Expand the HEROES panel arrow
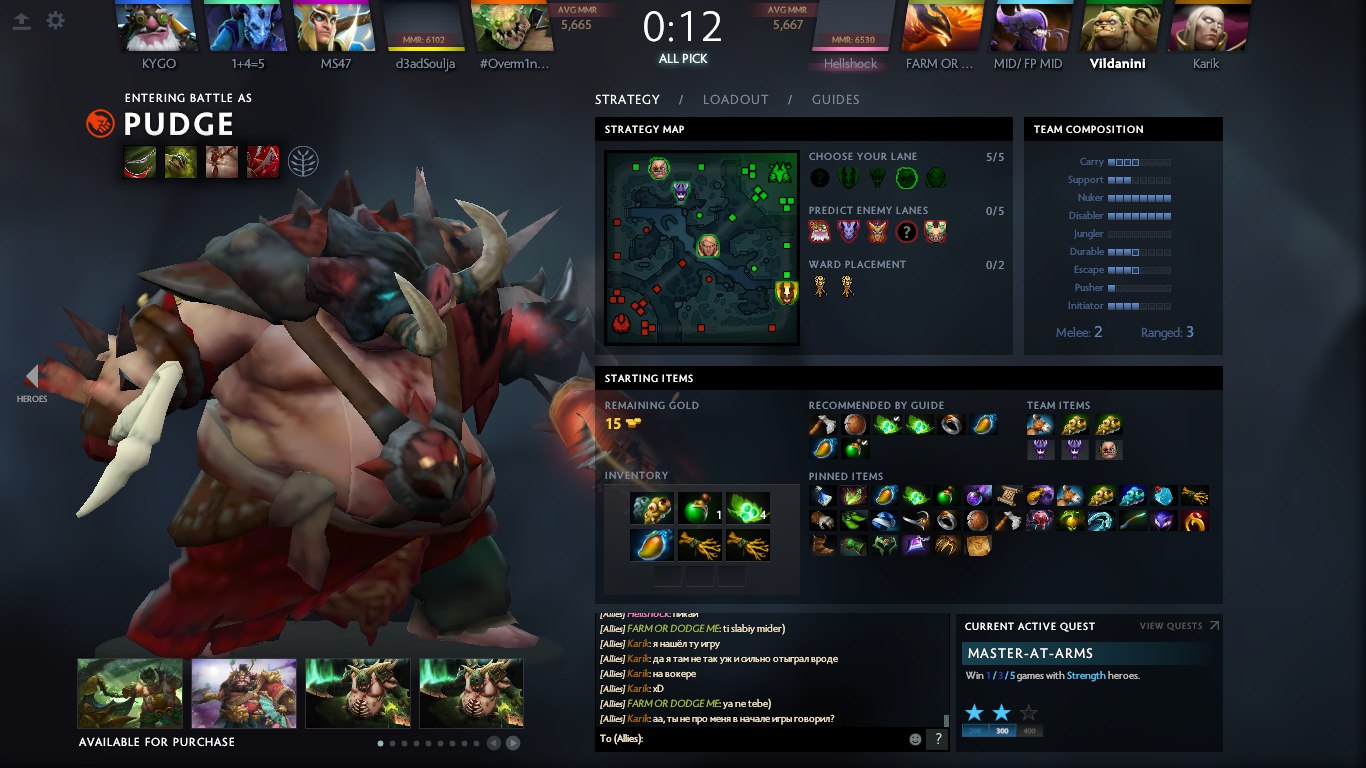 click(x=33, y=378)
